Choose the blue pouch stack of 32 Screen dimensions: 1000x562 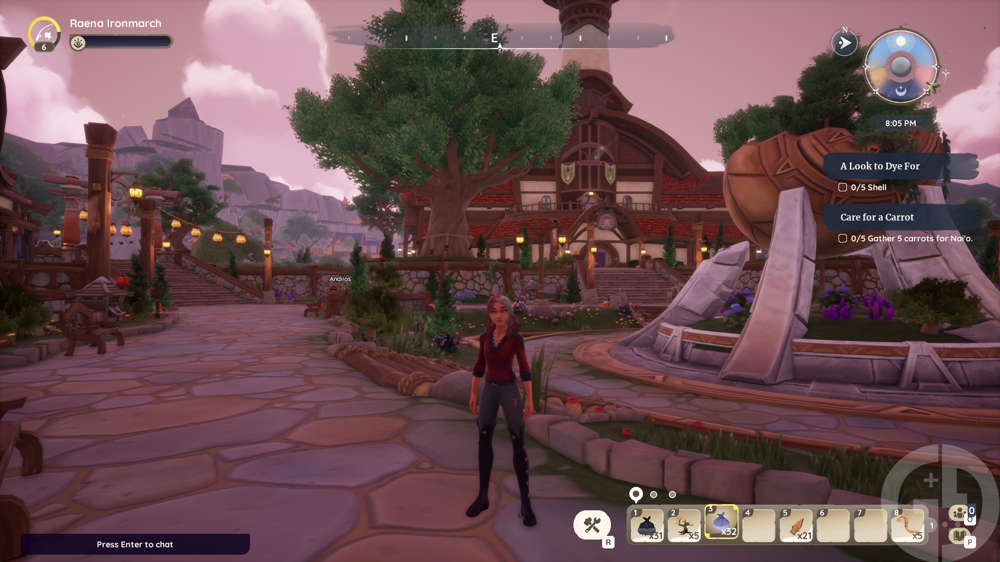pyautogui.click(x=722, y=524)
